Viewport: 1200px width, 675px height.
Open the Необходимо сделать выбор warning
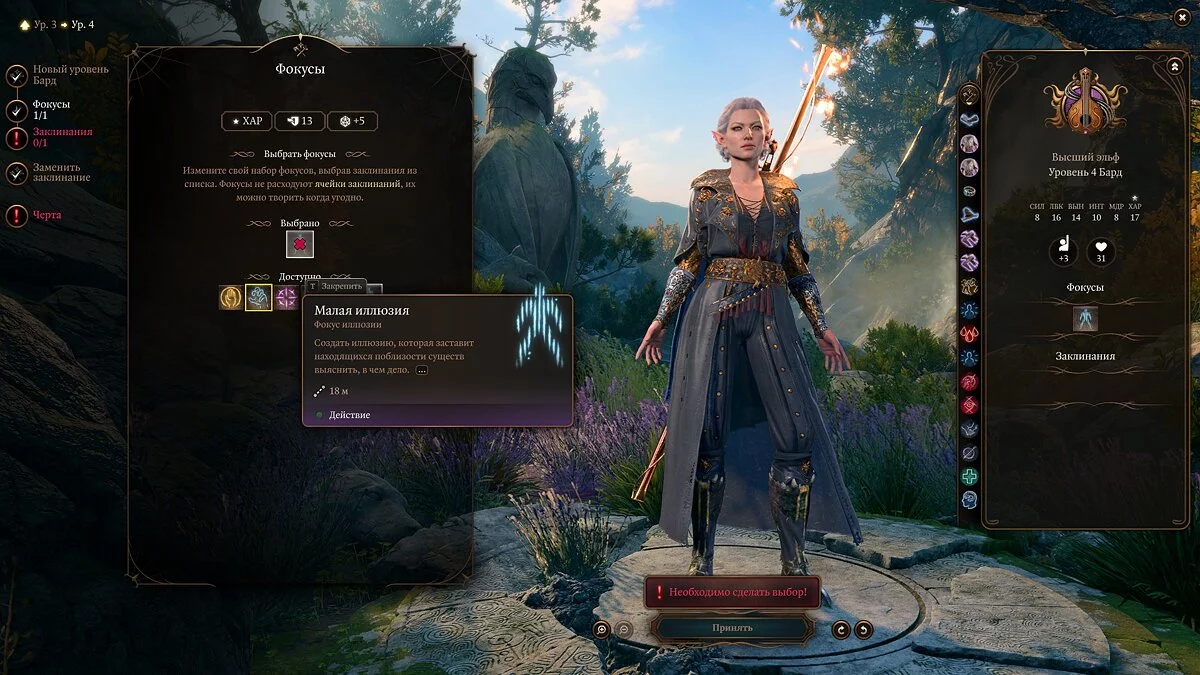732,592
